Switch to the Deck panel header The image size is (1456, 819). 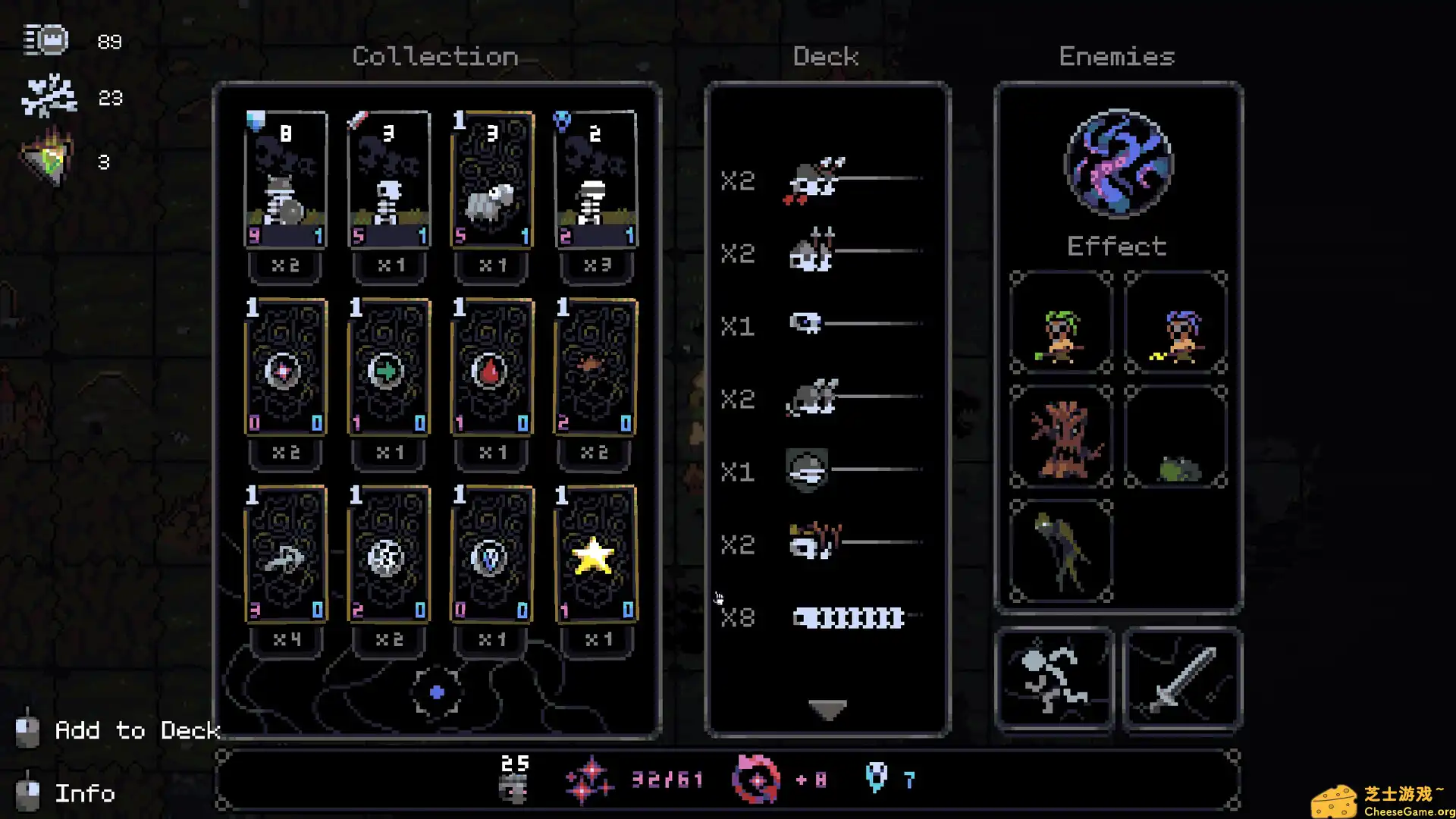[x=825, y=55]
